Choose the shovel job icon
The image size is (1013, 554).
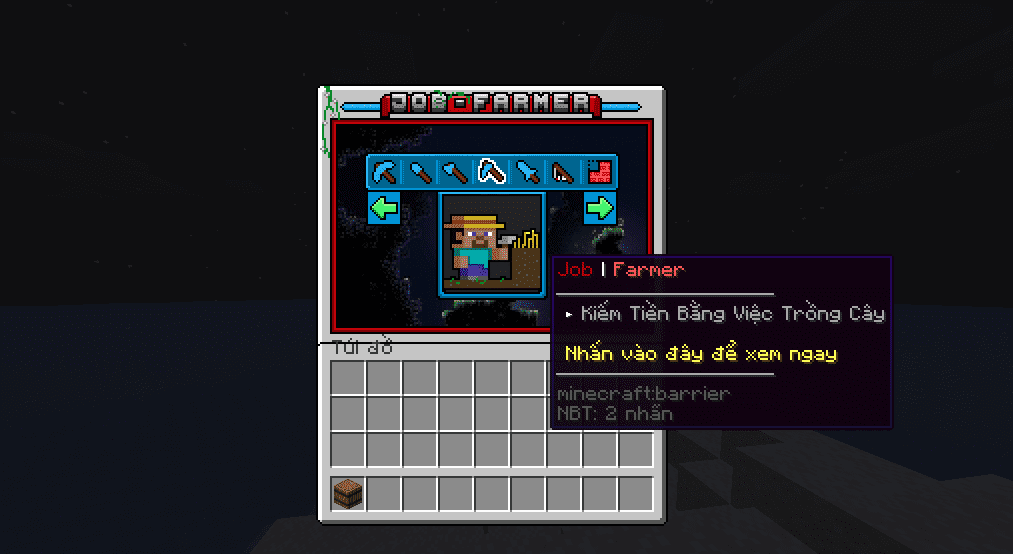pyautogui.click(x=420, y=173)
